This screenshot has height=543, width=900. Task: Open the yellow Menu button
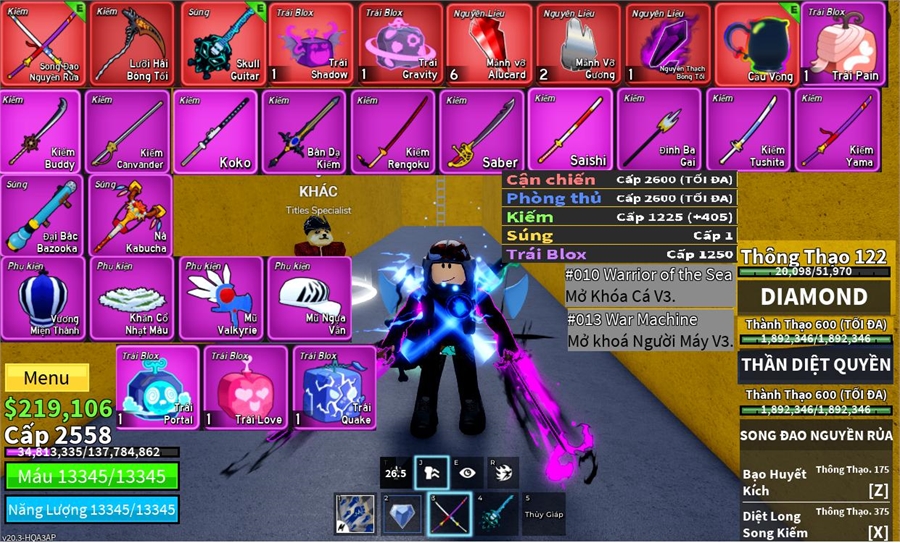click(x=47, y=378)
